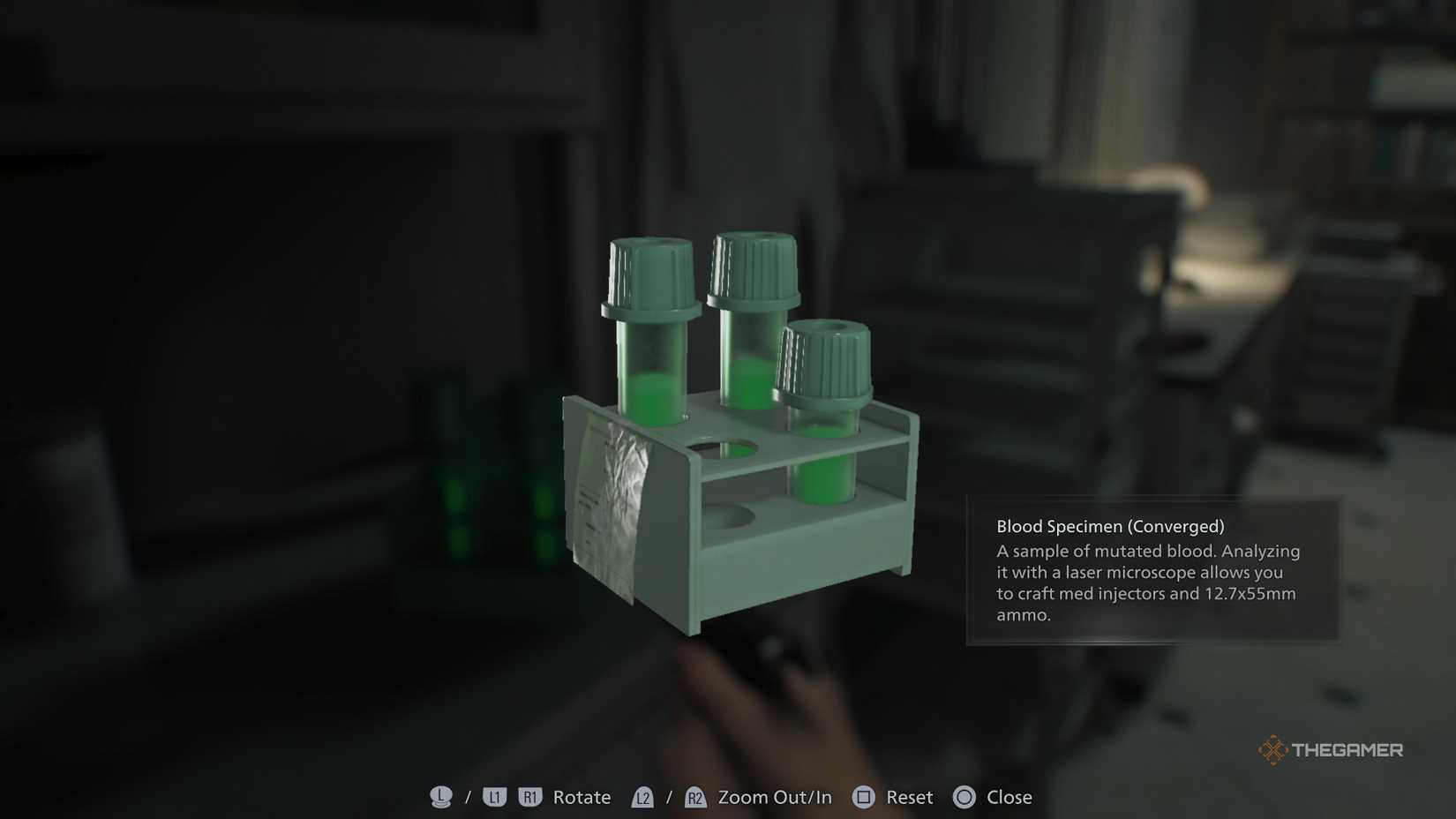This screenshot has width=1456, height=819.
Task: Click the Rotate label
Action: 582,797
